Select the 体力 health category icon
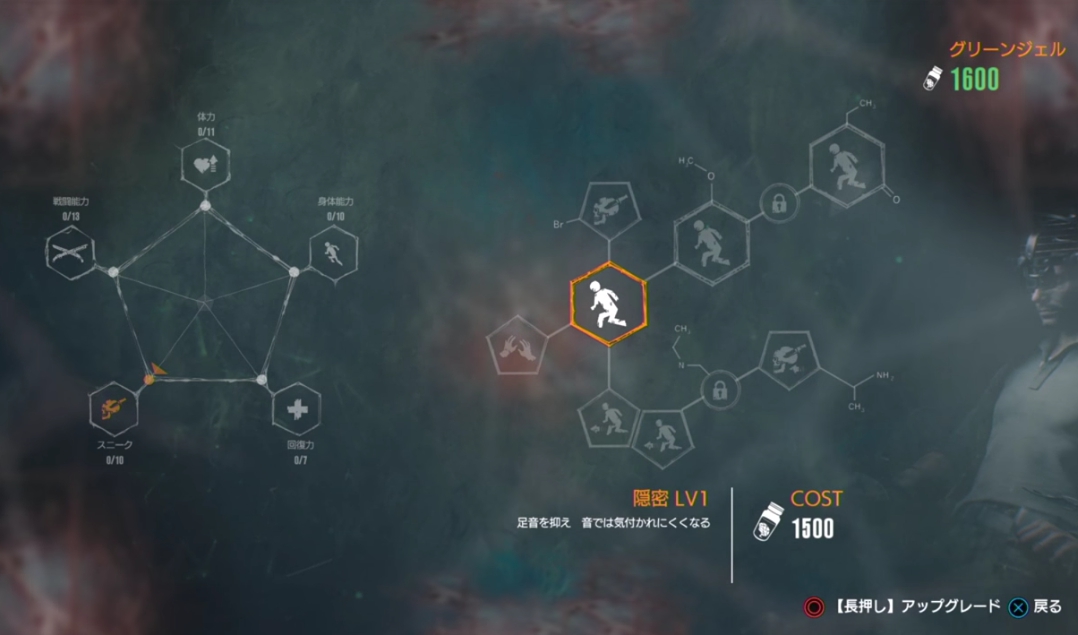 [x=205, y=165]
